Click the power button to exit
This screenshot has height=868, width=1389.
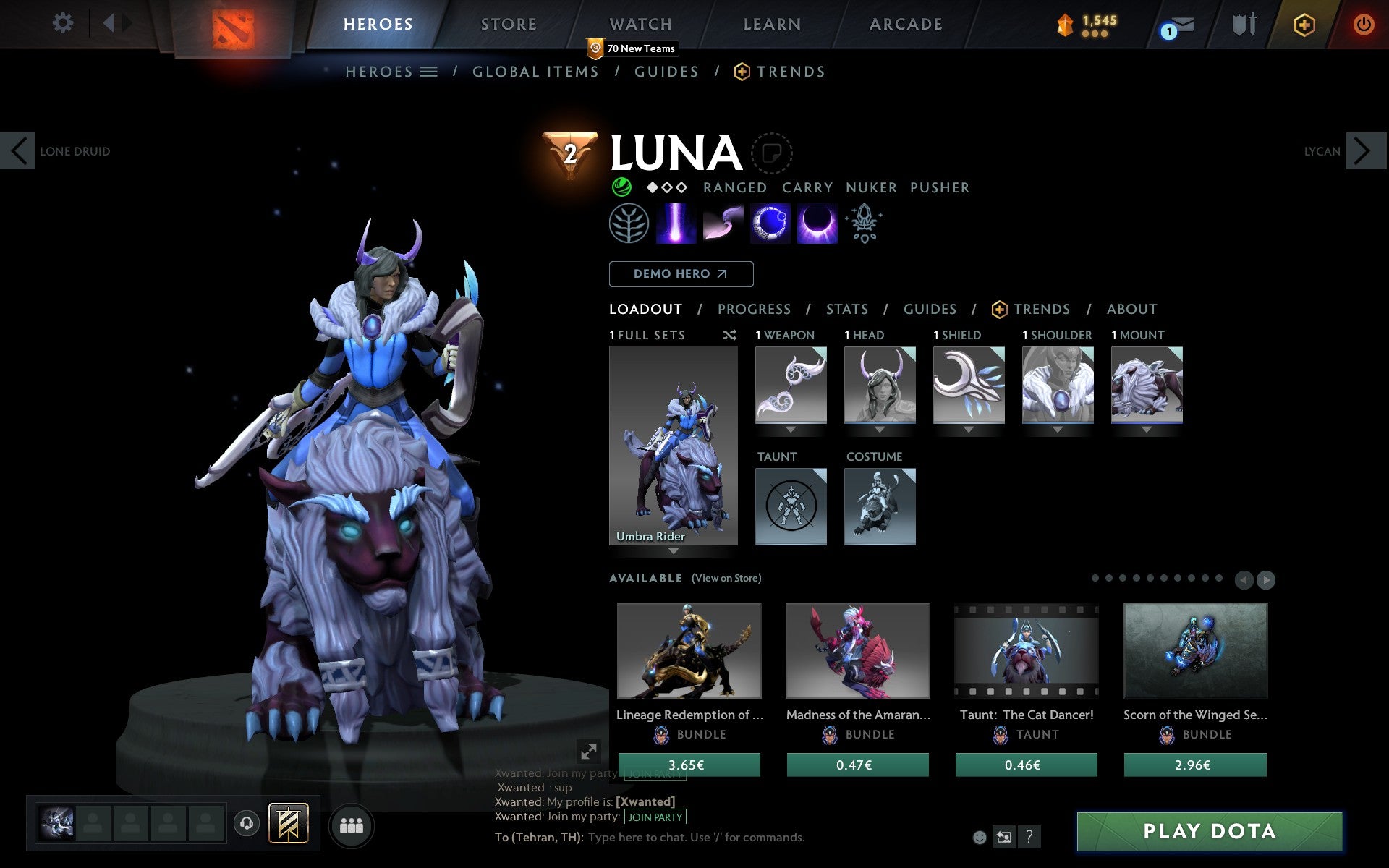(1364, 24)
